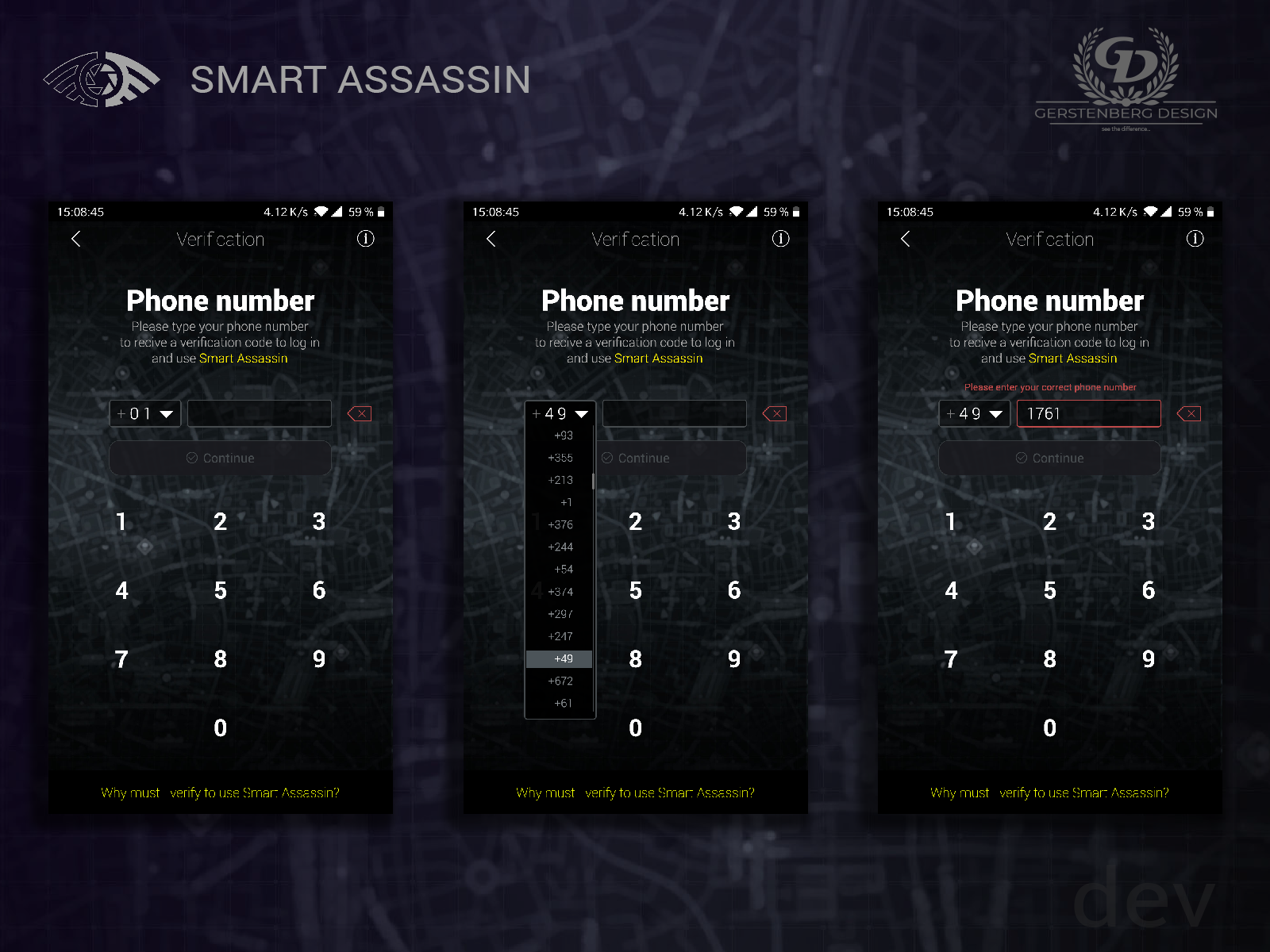Image resolution: width=1270 pixels, height=952 pixels.
Task: Expand the +01 country code dropdown
Action: point(145,413)
